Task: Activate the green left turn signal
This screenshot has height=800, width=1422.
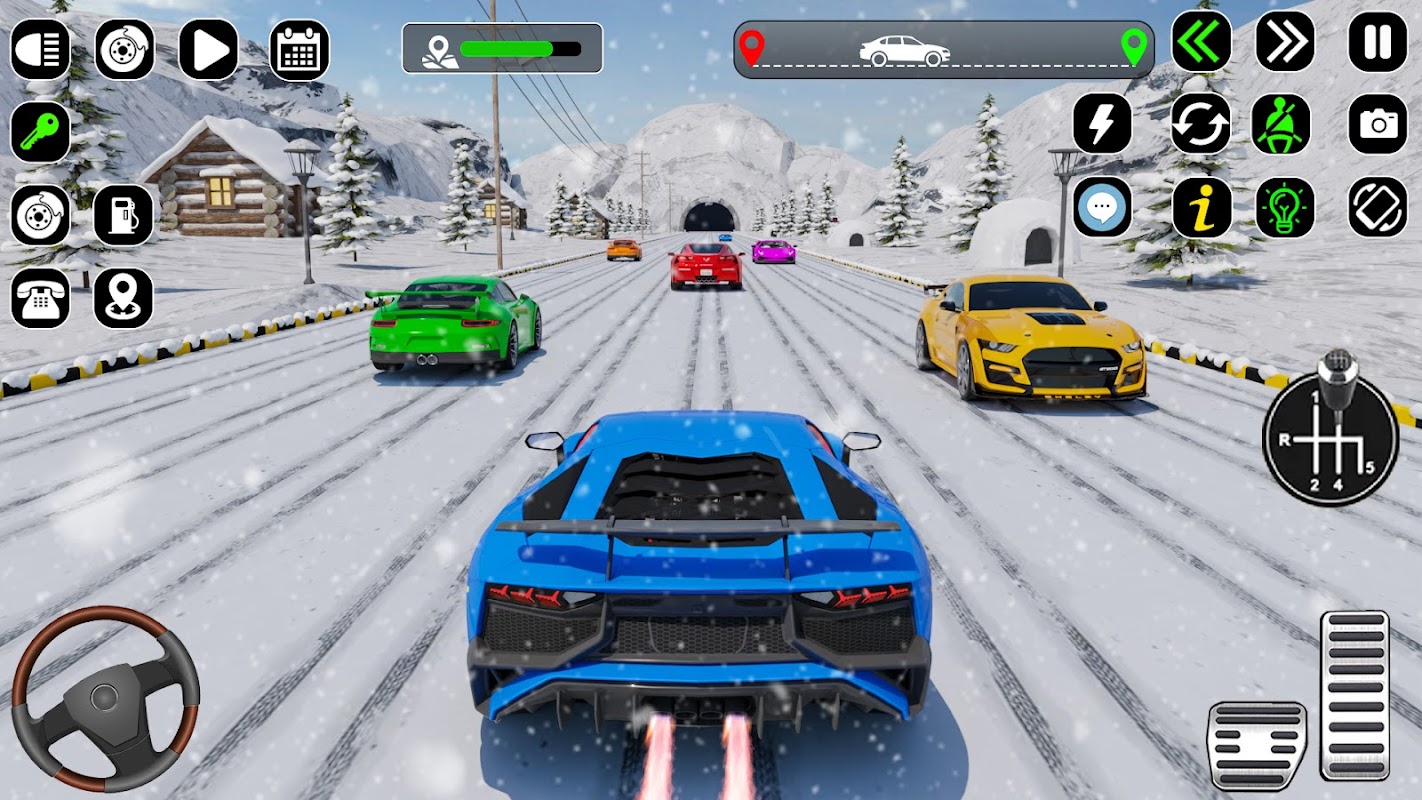Action: pyautogui.click(x=1201, y=42)
